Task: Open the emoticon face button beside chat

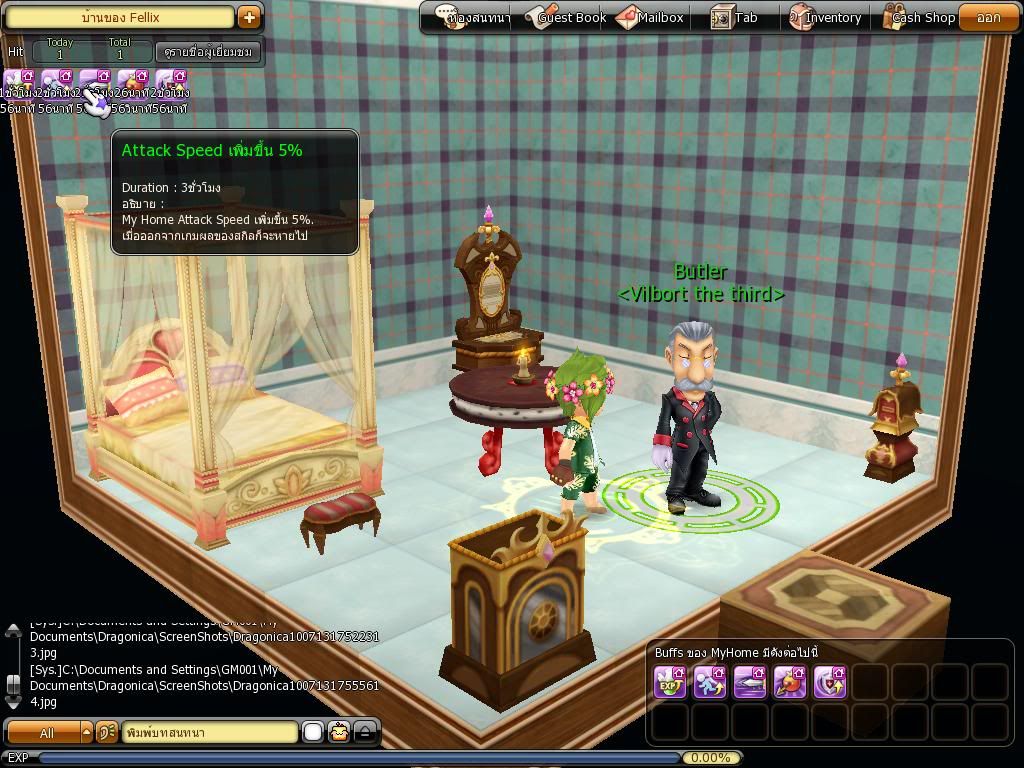Action: tap(340, 733)
